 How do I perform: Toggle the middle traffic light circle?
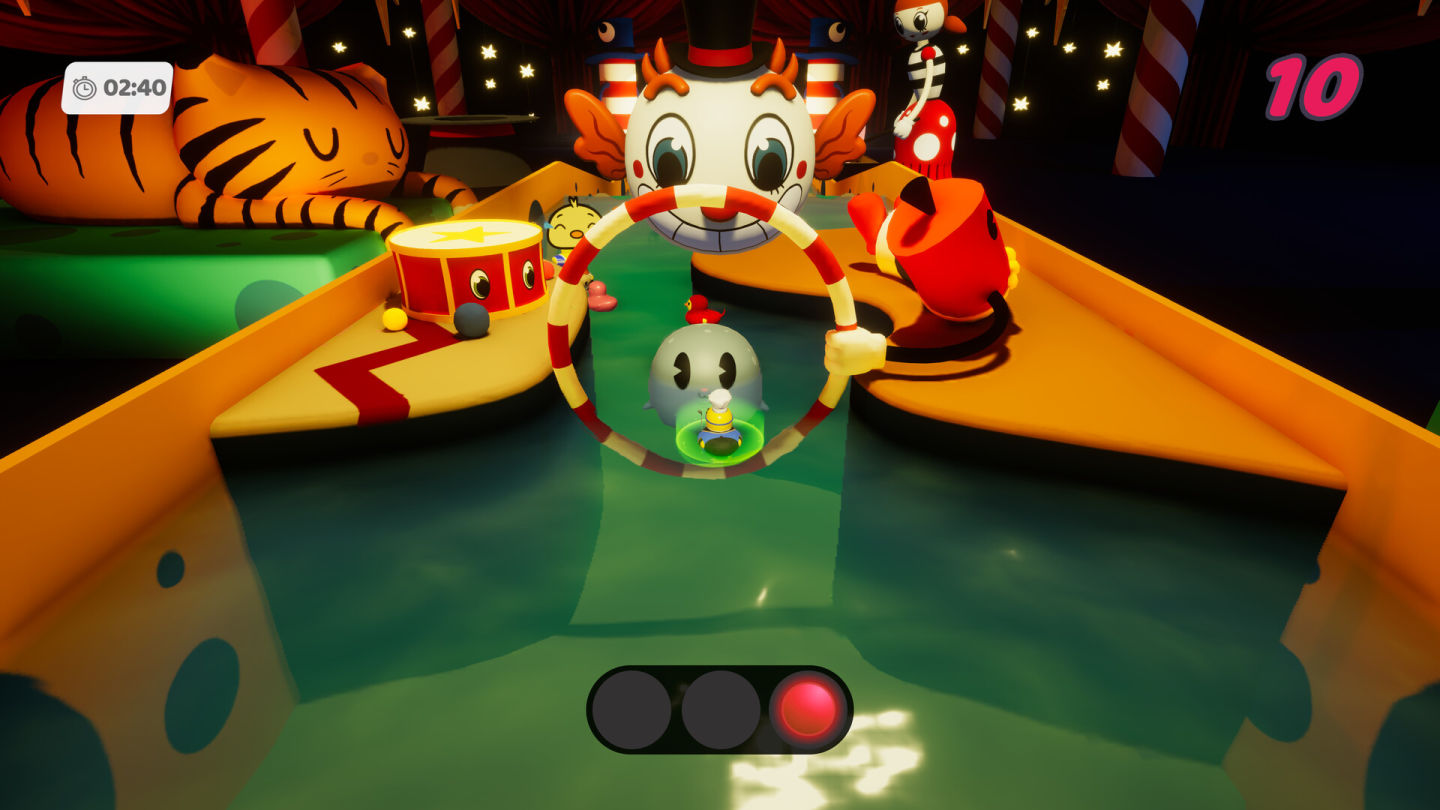click(x=720, y=707)
